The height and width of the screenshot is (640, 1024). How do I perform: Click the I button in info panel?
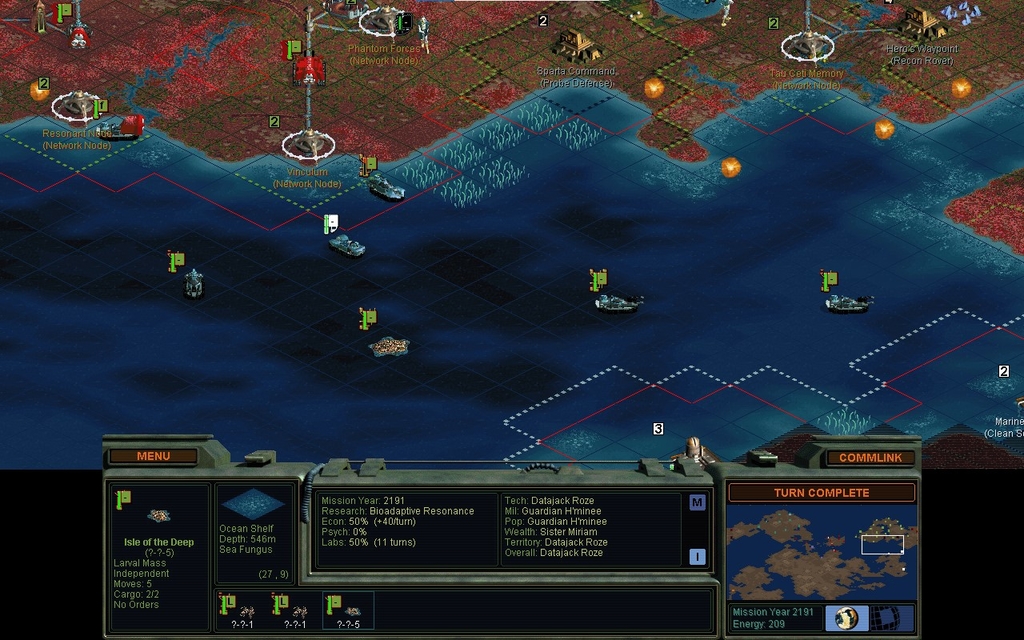pos(697,557)
